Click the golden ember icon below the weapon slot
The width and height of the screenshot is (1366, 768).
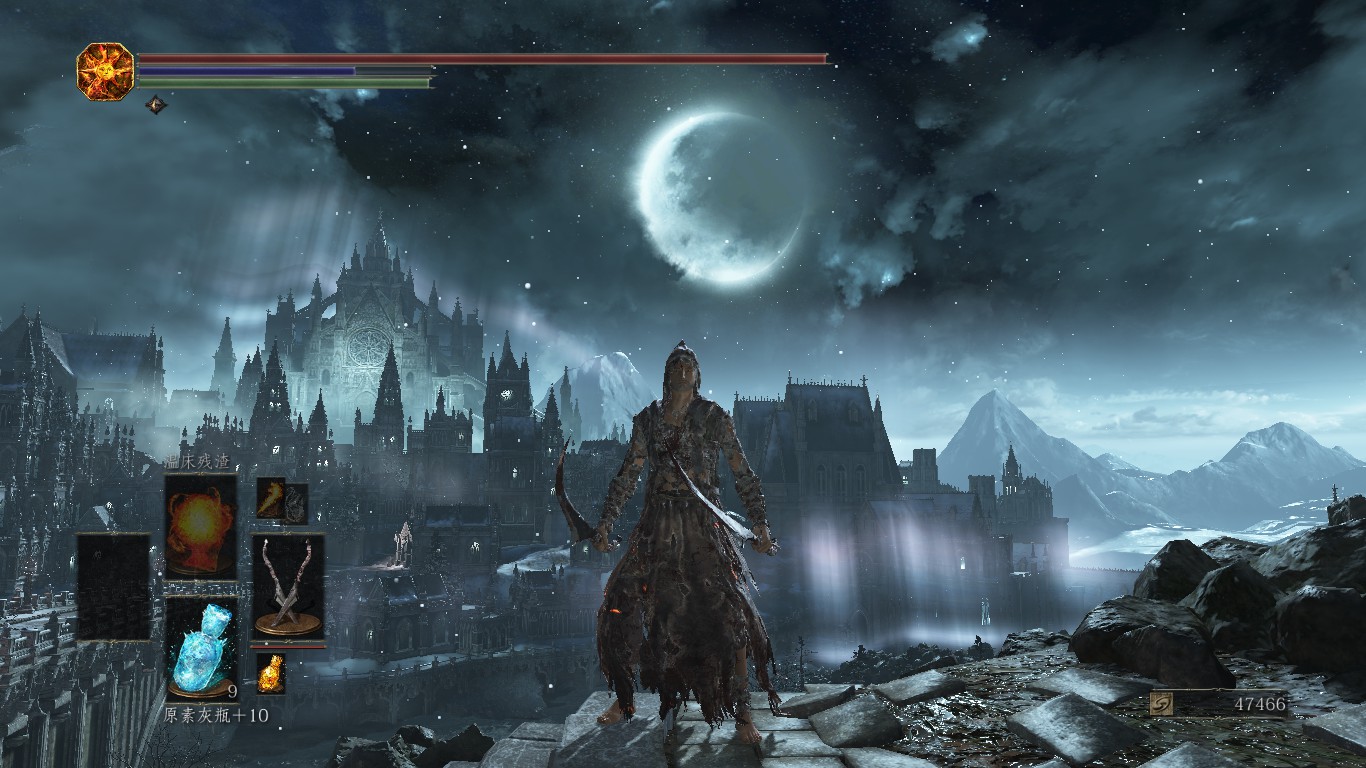[x=270, y=673]
